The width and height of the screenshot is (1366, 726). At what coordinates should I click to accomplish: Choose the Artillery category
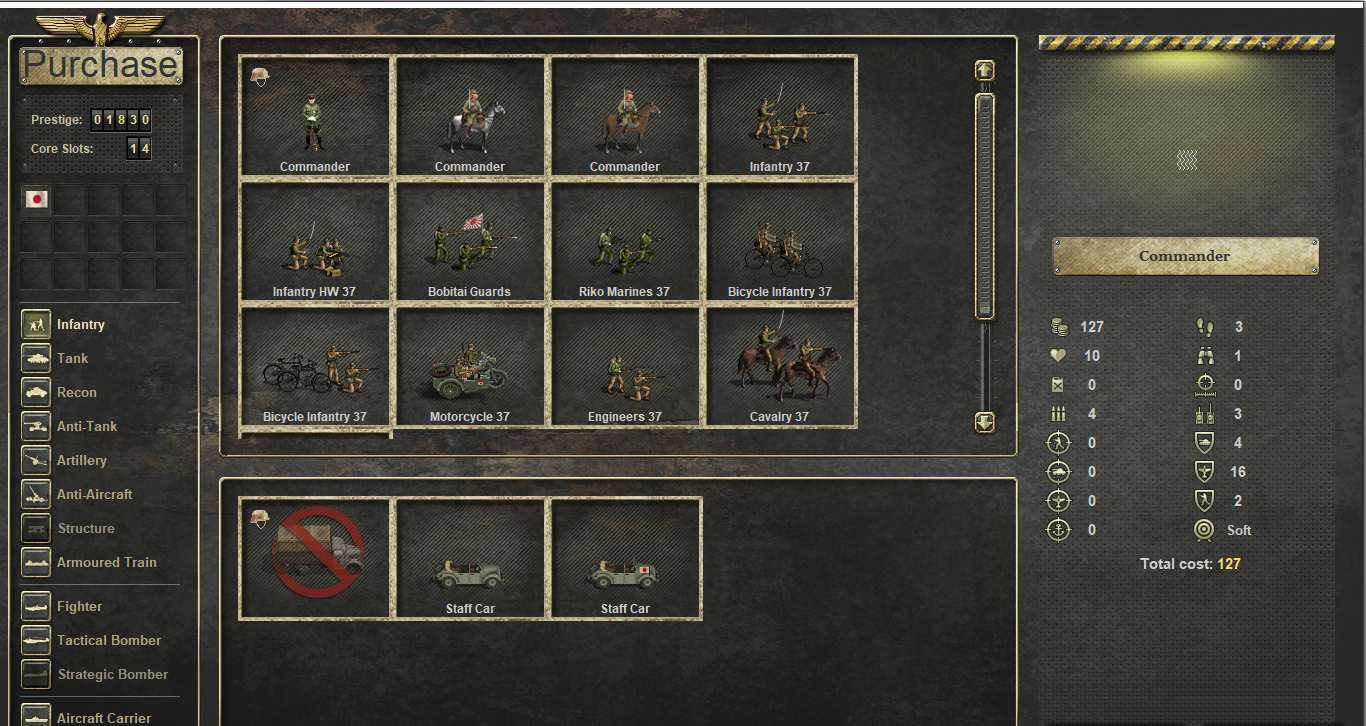click(81, 460)
